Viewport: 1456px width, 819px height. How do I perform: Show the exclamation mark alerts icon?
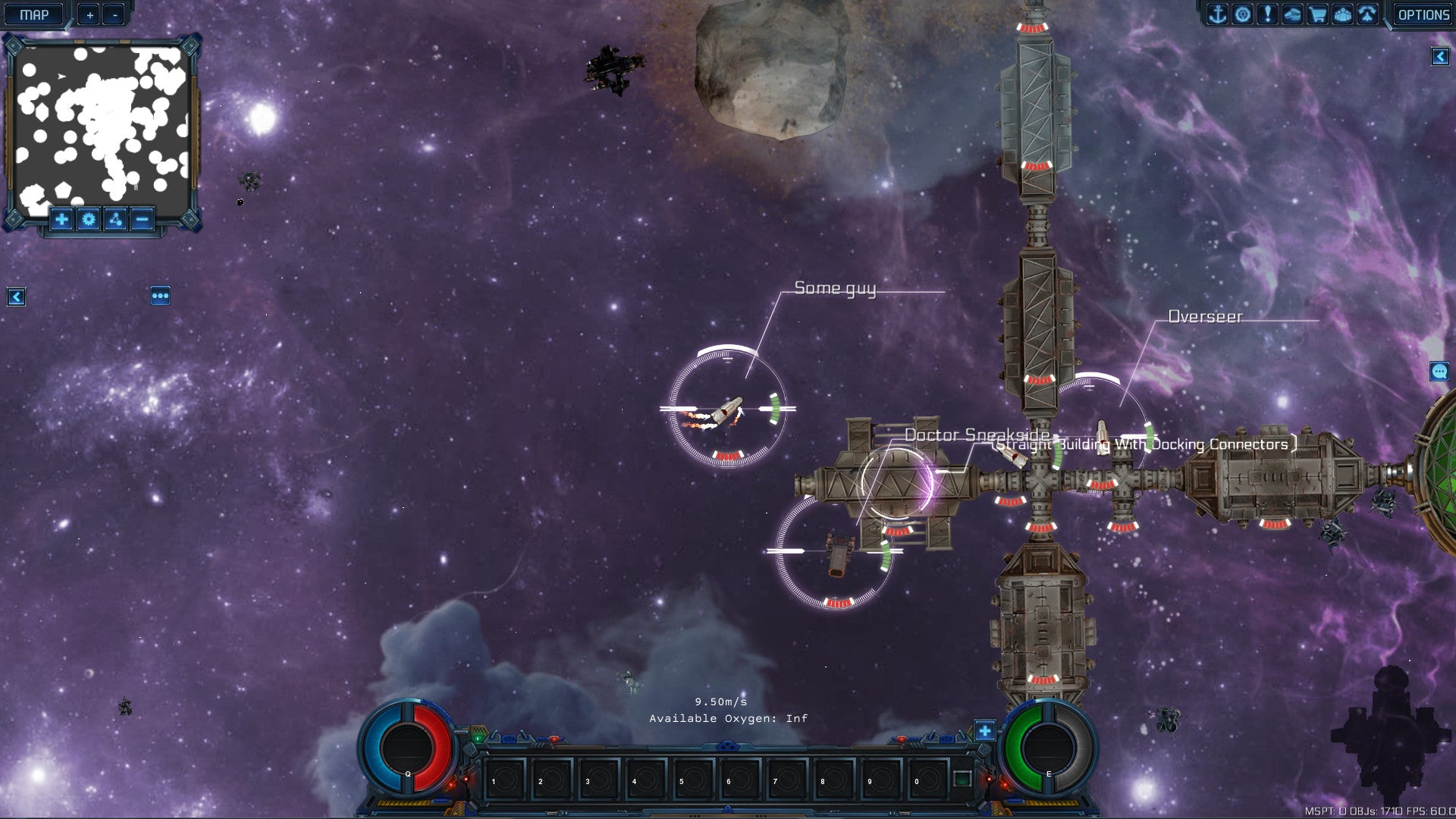tap(1267, 14)
